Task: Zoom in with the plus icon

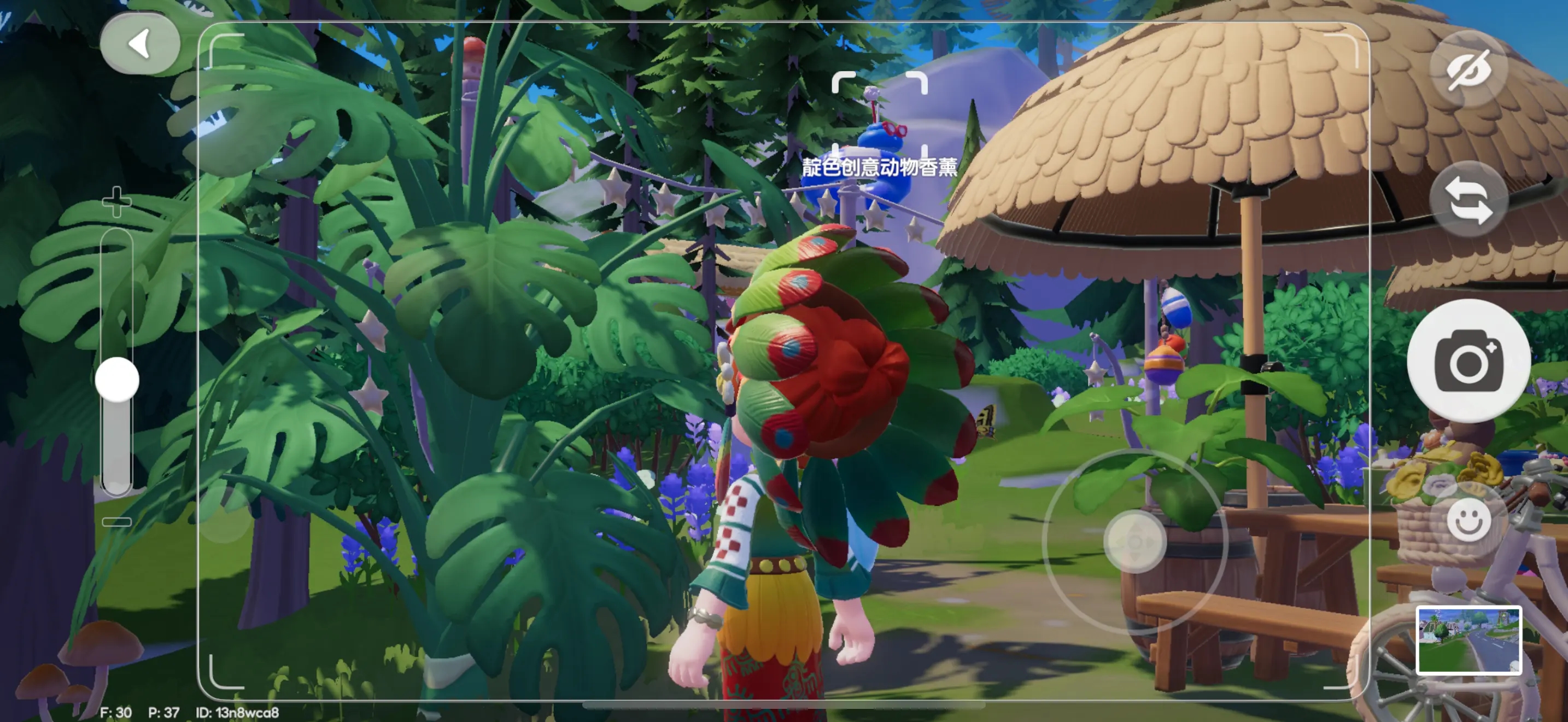Action: (116, 201)
